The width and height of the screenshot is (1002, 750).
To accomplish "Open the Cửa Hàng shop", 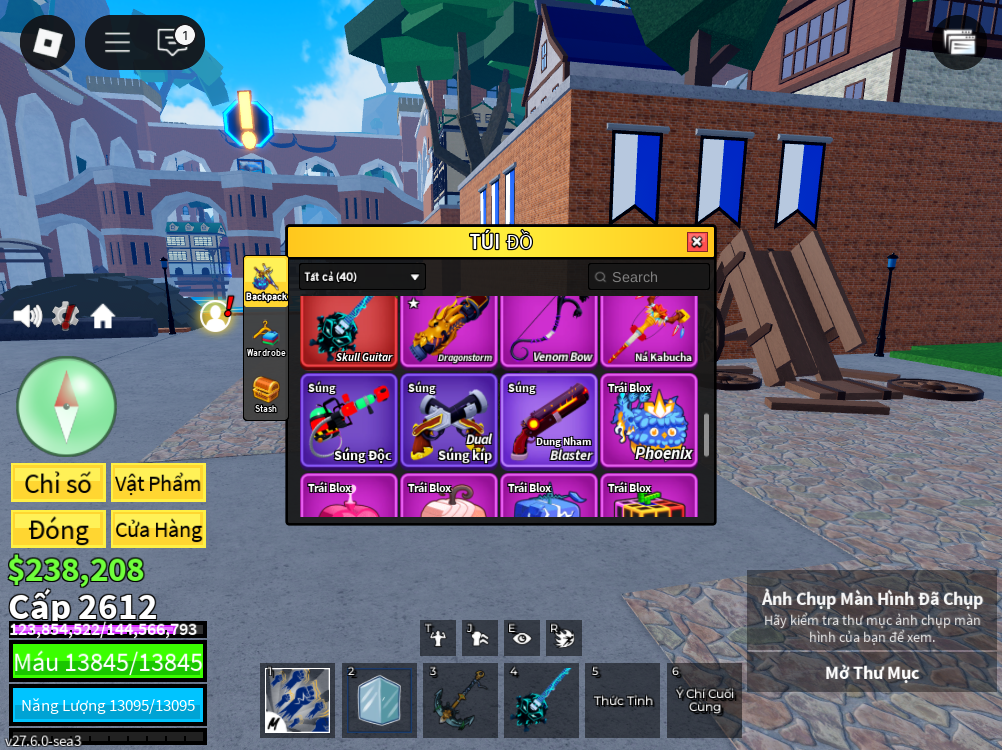I will point(158,529).
